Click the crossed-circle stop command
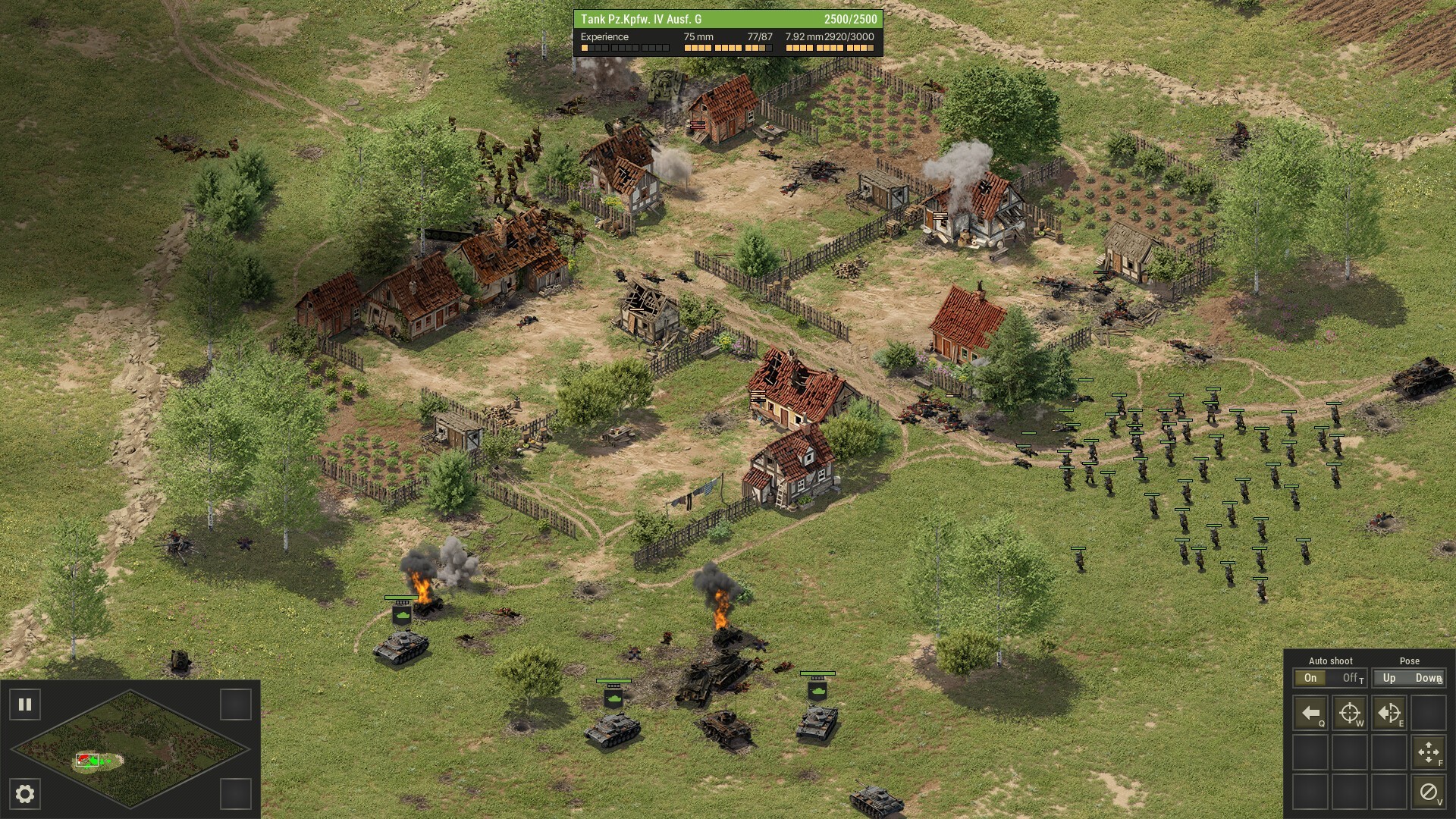 tap(1429, 792)
